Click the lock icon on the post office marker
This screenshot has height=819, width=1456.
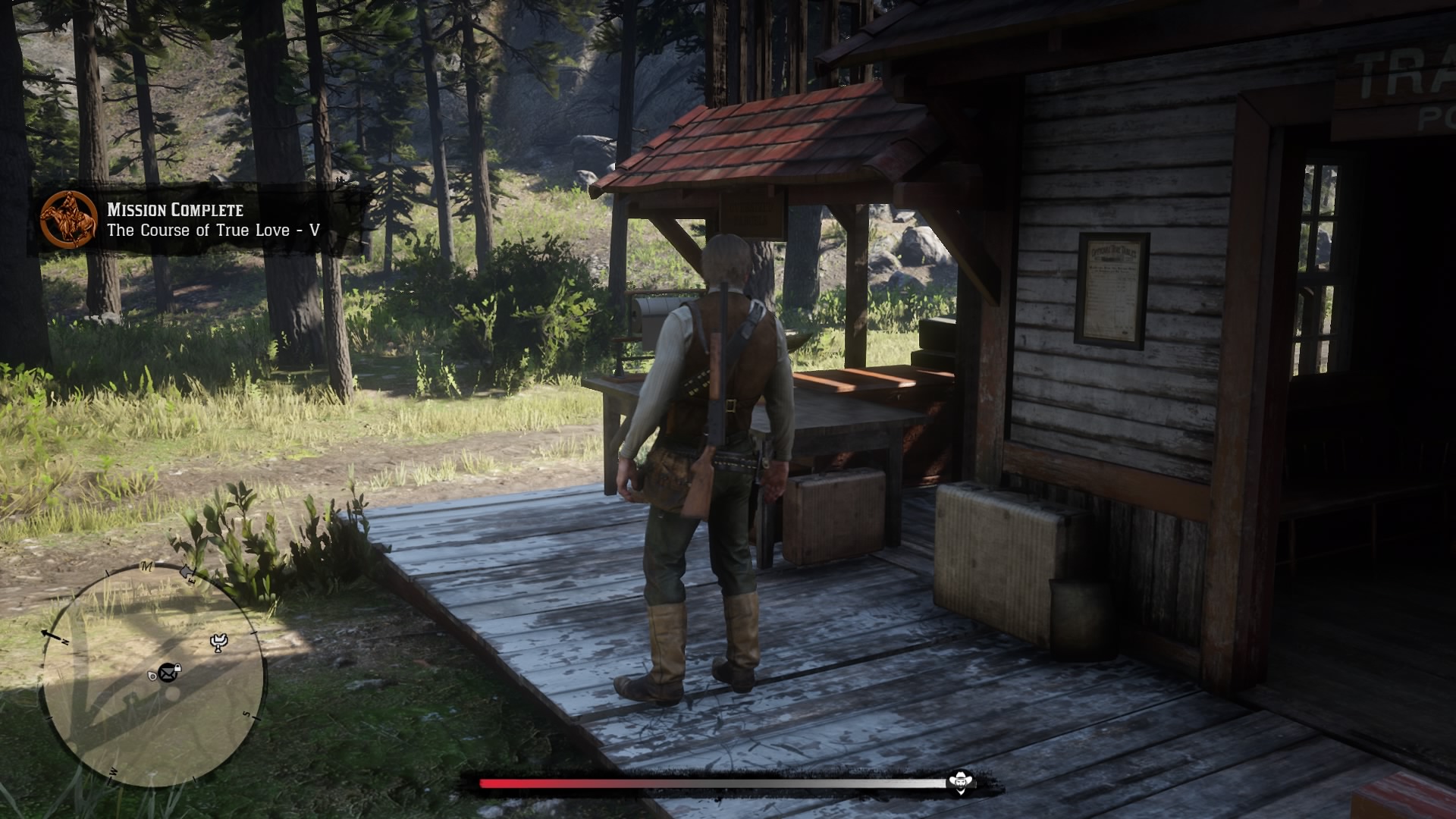coord(177,667)
